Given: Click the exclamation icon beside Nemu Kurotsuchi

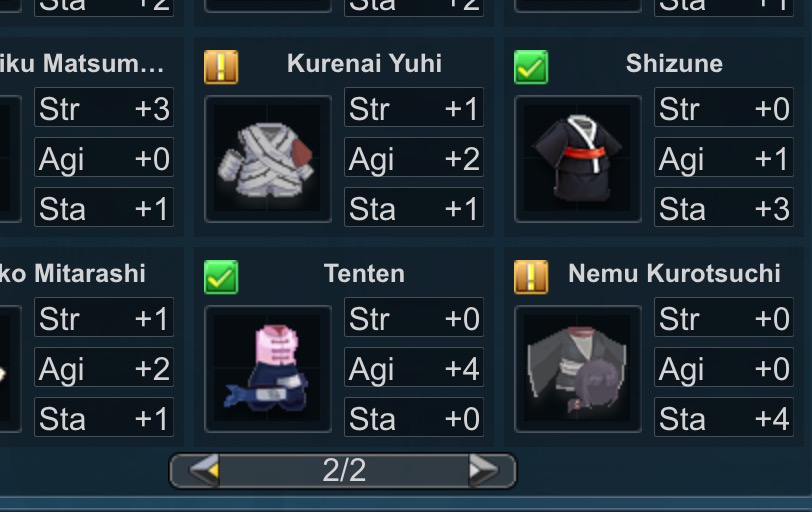Looking at the screenshot, I should tap(531, 277).
